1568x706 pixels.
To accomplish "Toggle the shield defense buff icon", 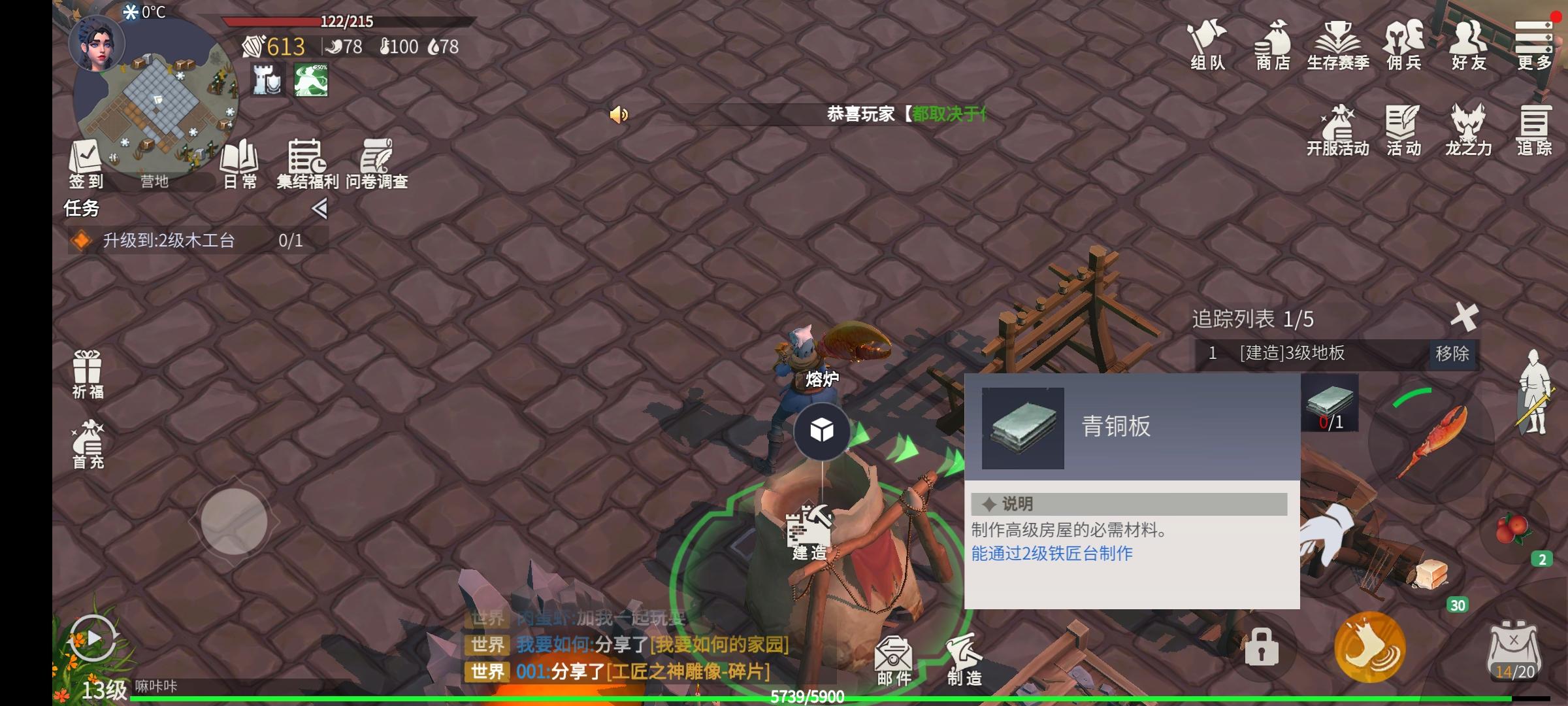I will pyautogui.click(x=267, y=80).
